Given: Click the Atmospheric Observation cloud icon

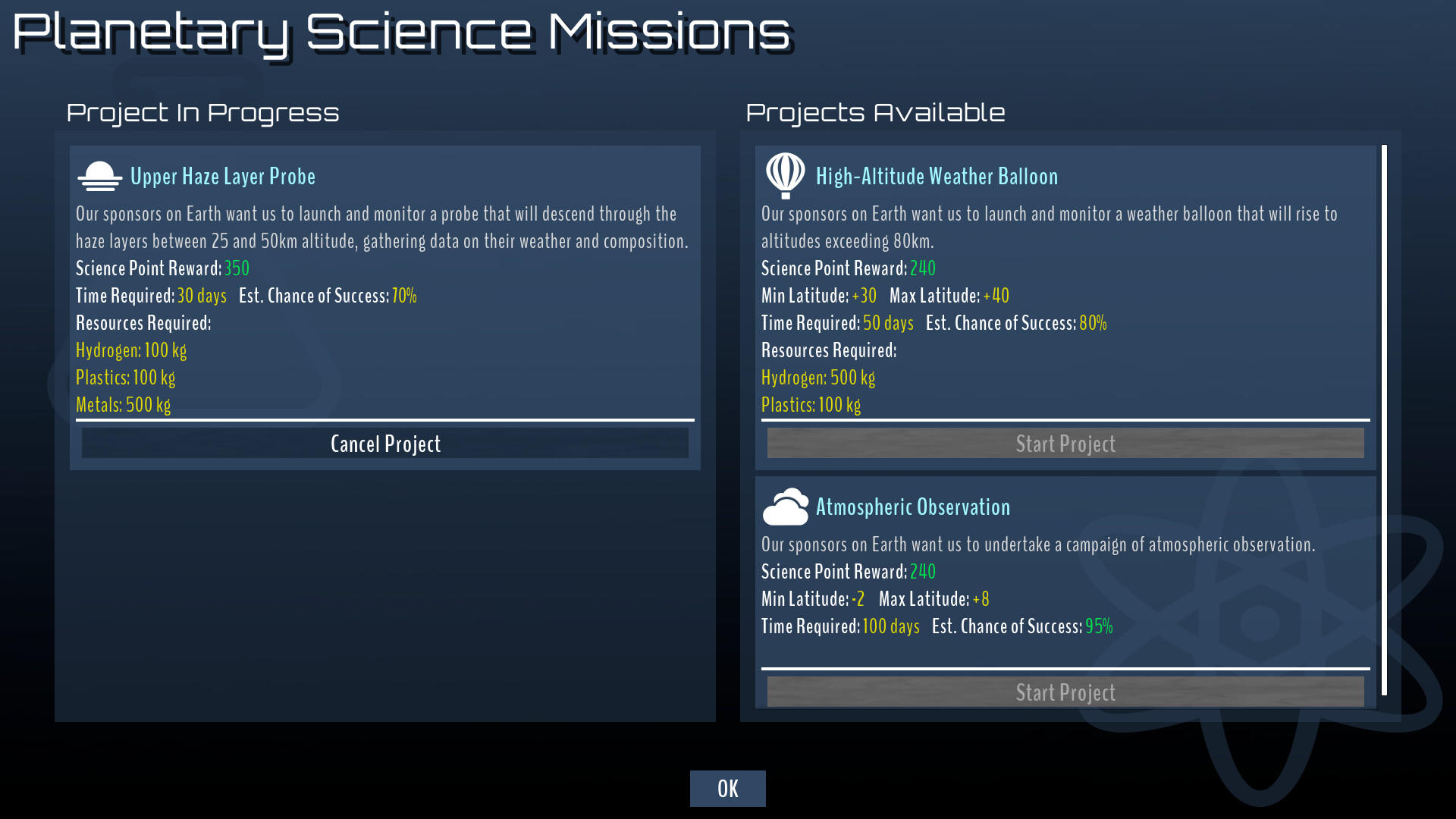Looking at the screenshot, I should 784,506.
